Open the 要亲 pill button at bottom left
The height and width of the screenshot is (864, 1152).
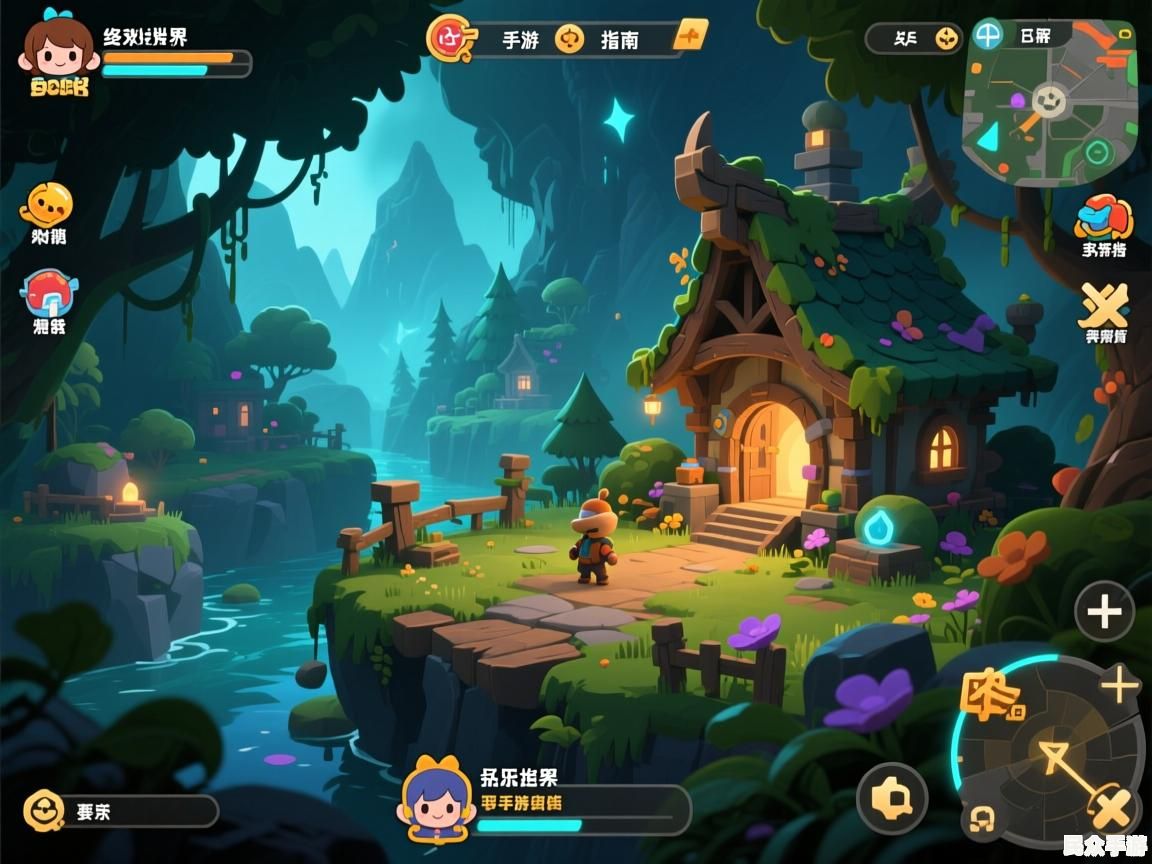[120, 811]
